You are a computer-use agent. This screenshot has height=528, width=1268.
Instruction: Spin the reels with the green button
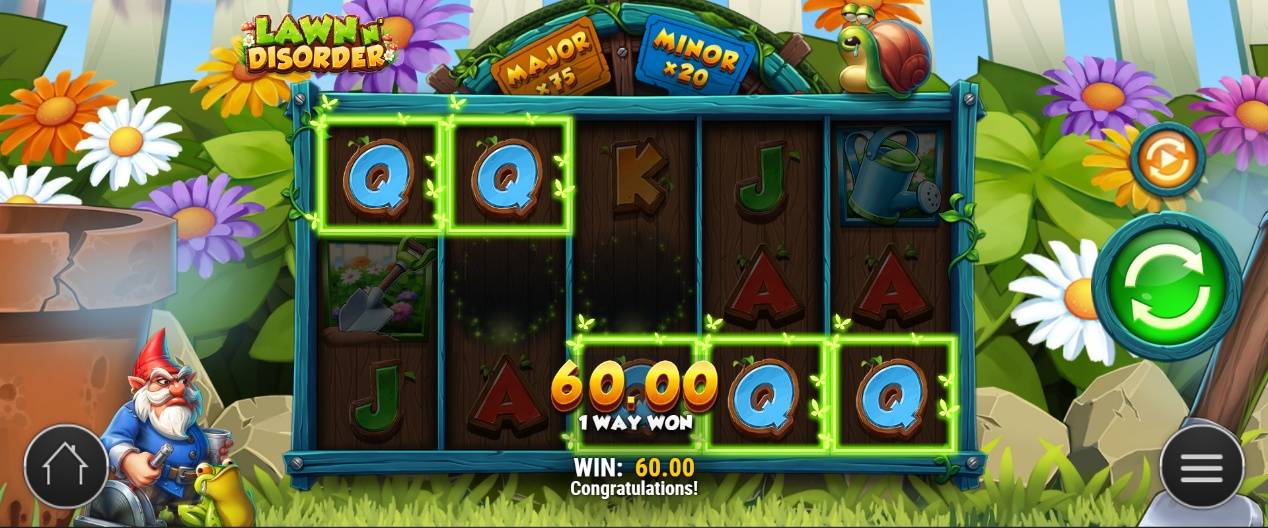point(1167,287)
